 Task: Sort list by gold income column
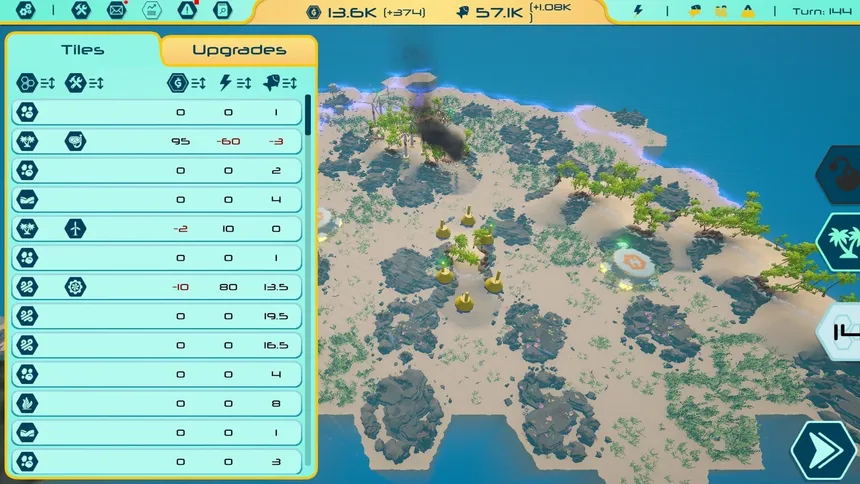(186, 82)
